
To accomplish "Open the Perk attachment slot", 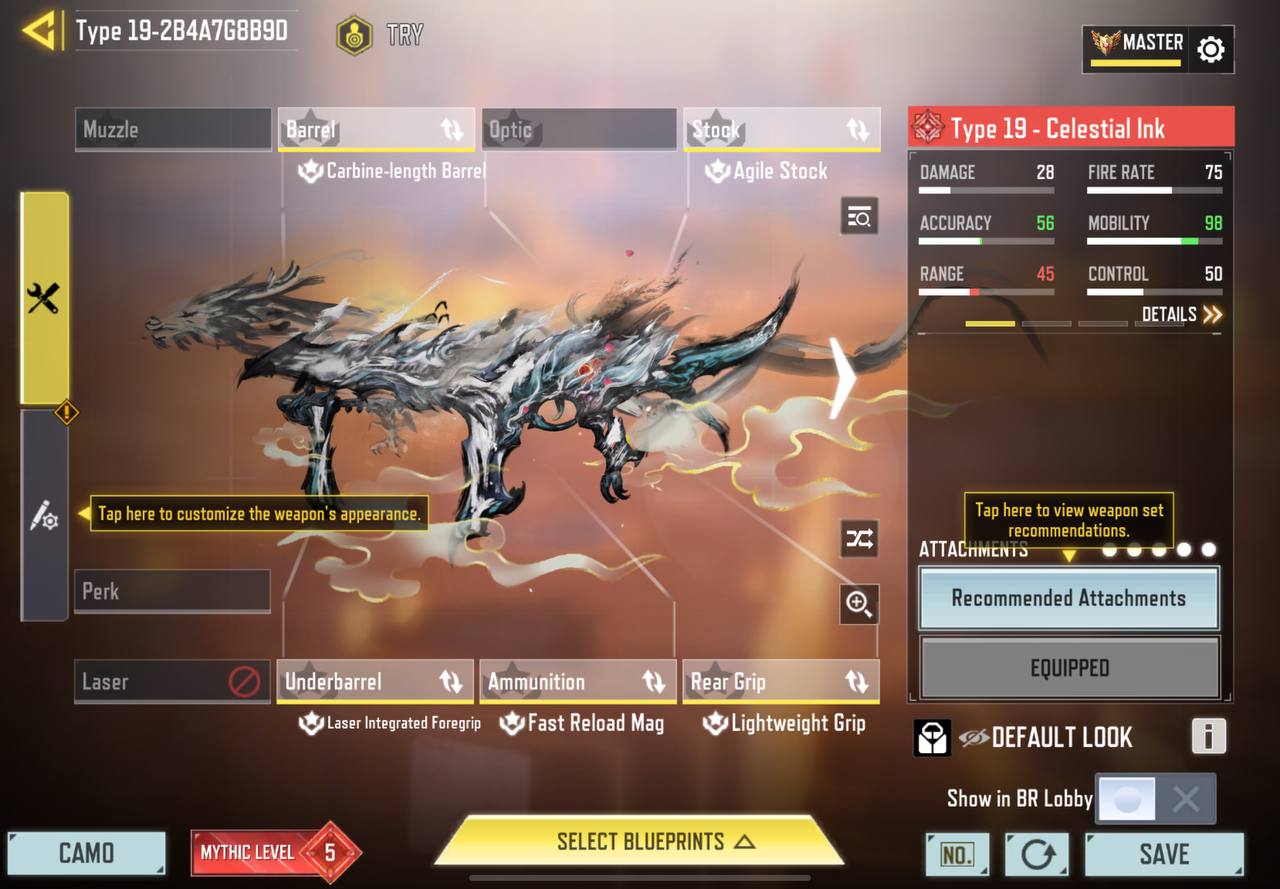I will tap(172, 591).
